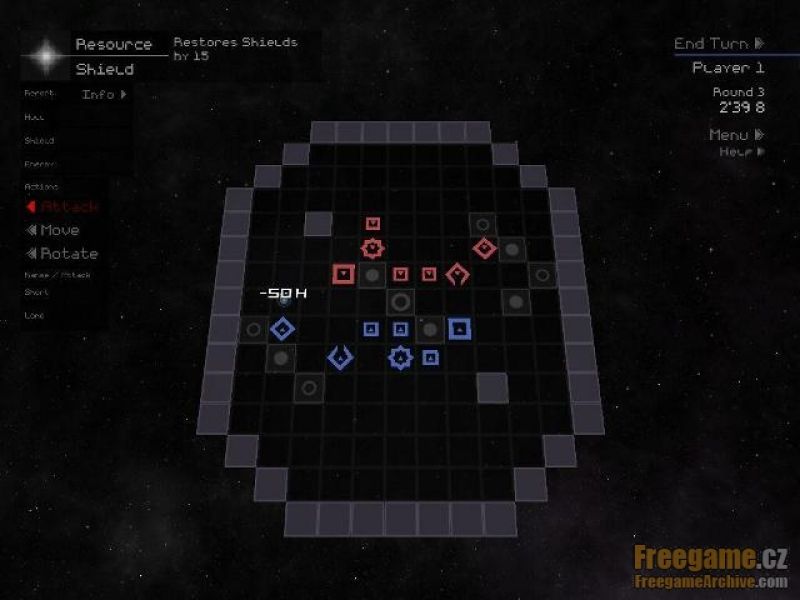Screen dimensions: 800x600
Task: Select the large red square unit
Action: [x=344, y=273]
